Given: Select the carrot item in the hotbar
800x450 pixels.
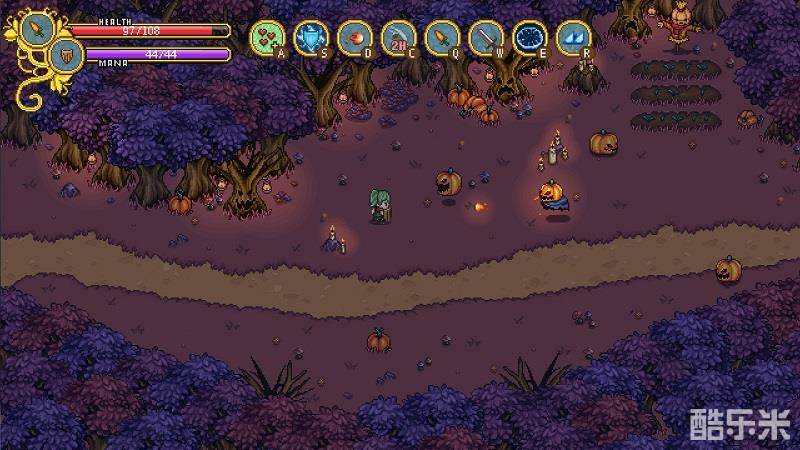Looking at the screenshot, I should [x=441, y=37].
